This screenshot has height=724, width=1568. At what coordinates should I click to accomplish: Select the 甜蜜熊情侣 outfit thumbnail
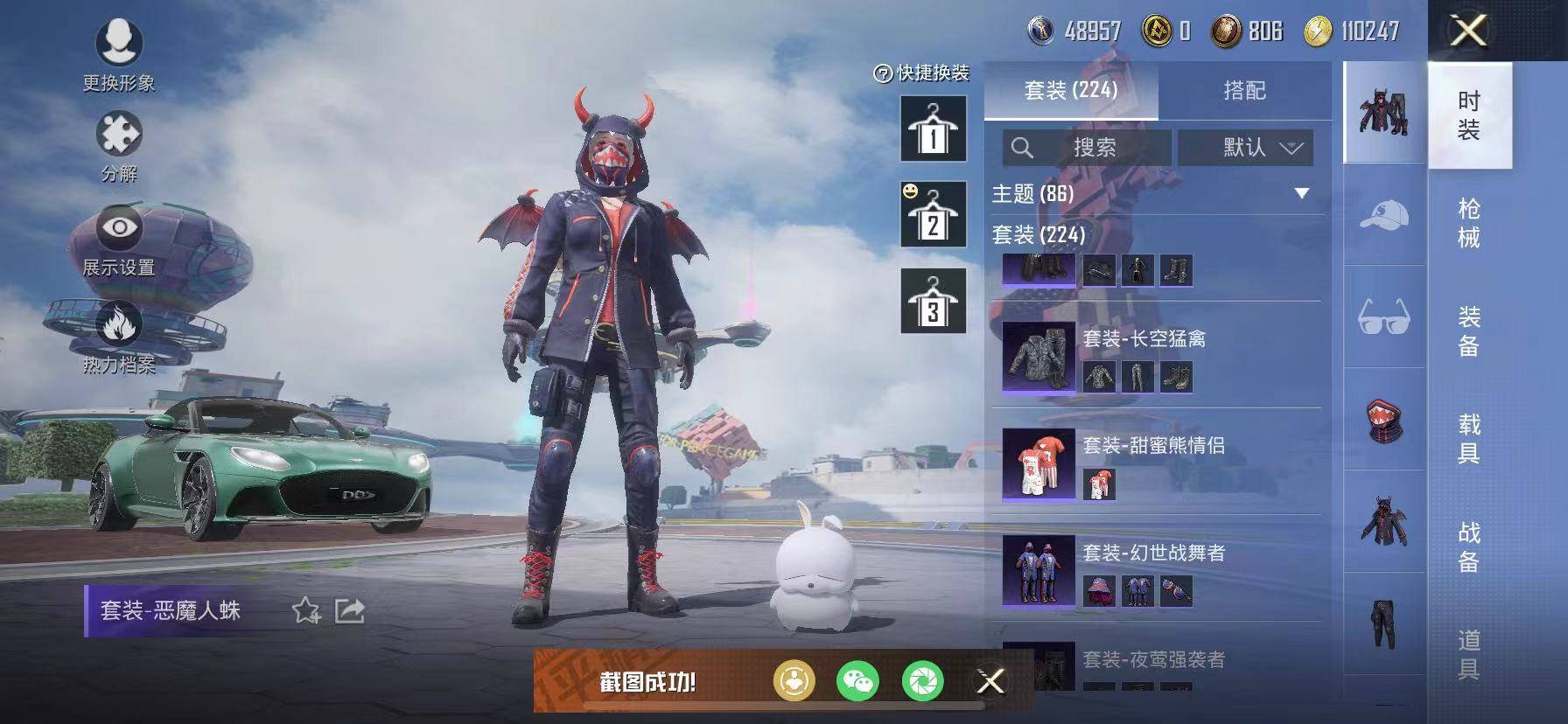tap(1037, 463)
